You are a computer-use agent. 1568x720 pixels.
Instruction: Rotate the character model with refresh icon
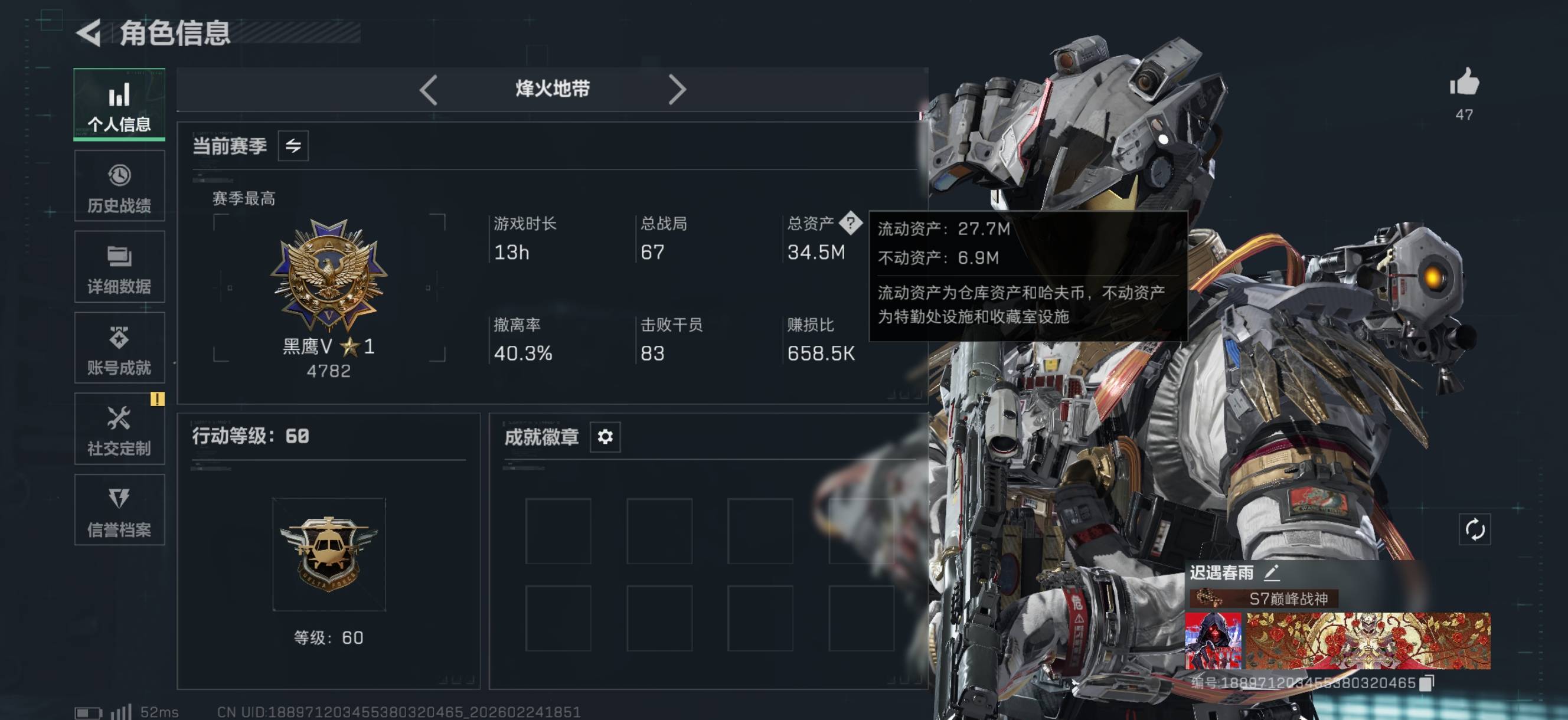(1474, 529)
